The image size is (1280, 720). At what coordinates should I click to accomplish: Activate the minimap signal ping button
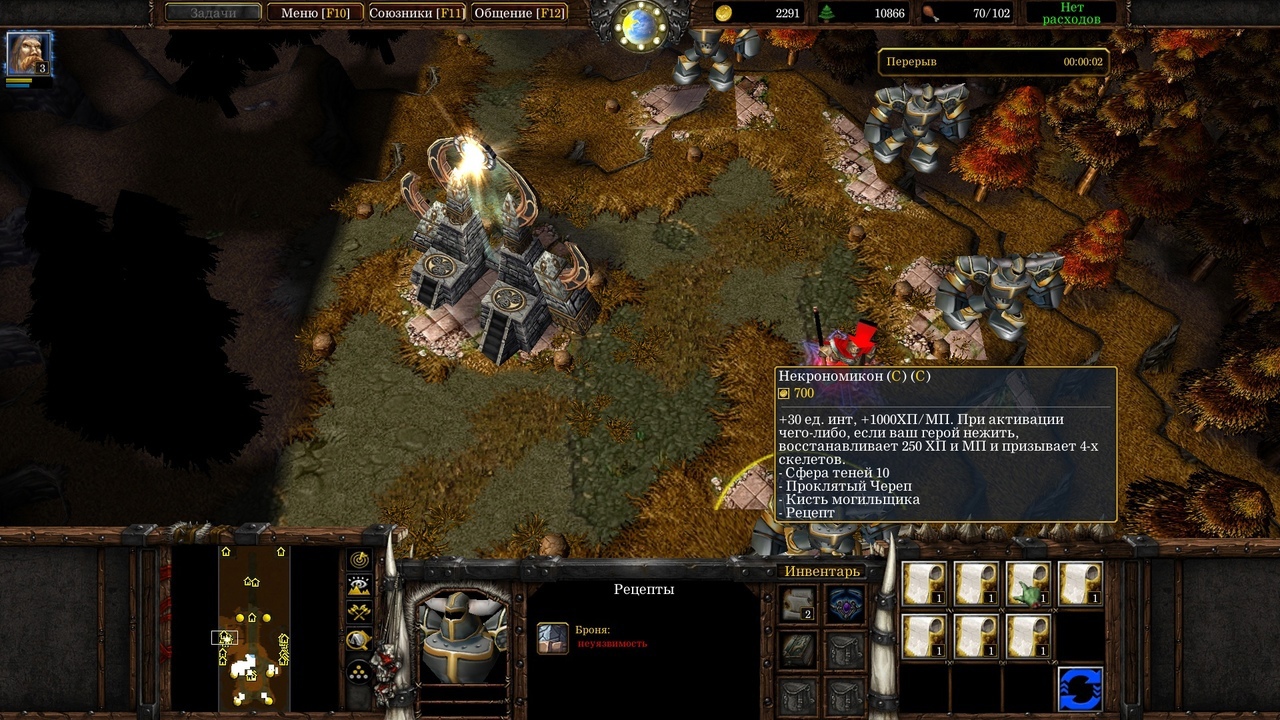[x=360, y=560]
